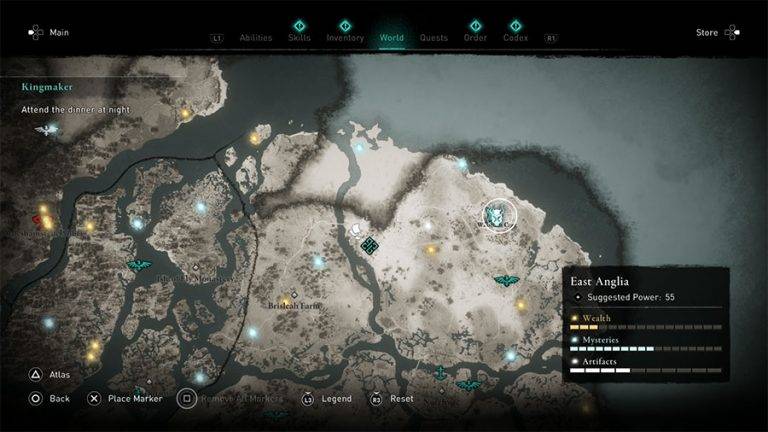Open the Inventory tab
Image resolution: width=768 pixels, height=432 pixels.
[x=345, y=38]
